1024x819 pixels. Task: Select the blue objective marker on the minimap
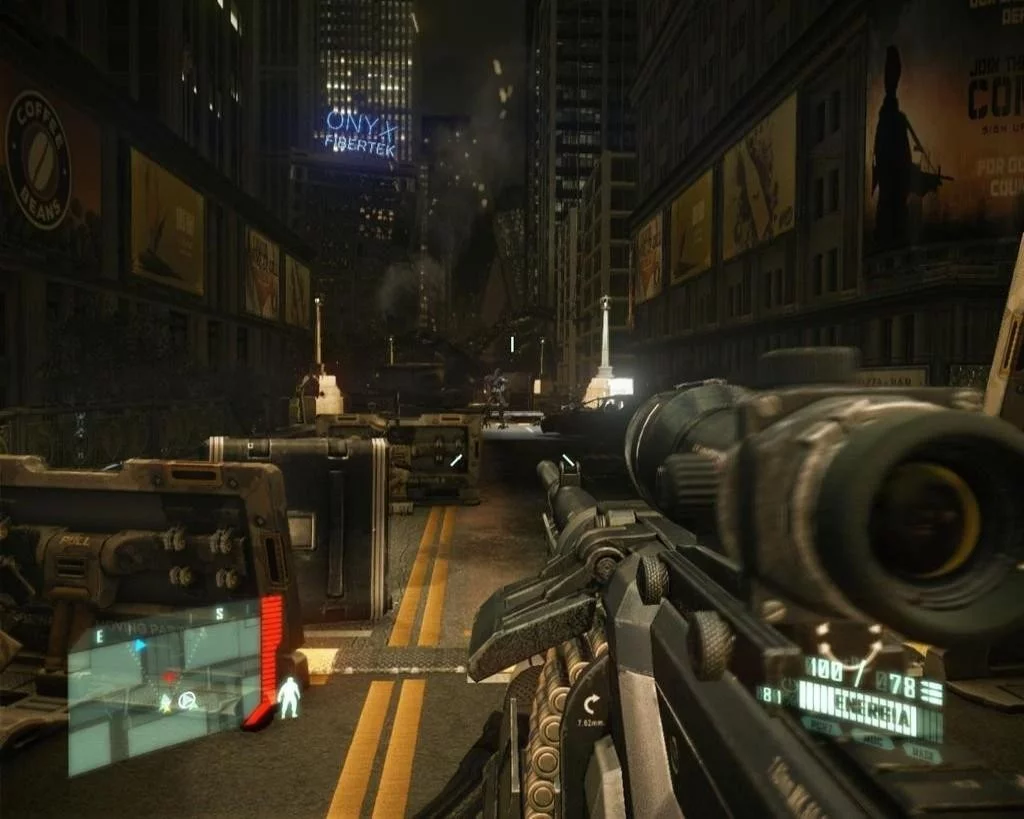141,646
